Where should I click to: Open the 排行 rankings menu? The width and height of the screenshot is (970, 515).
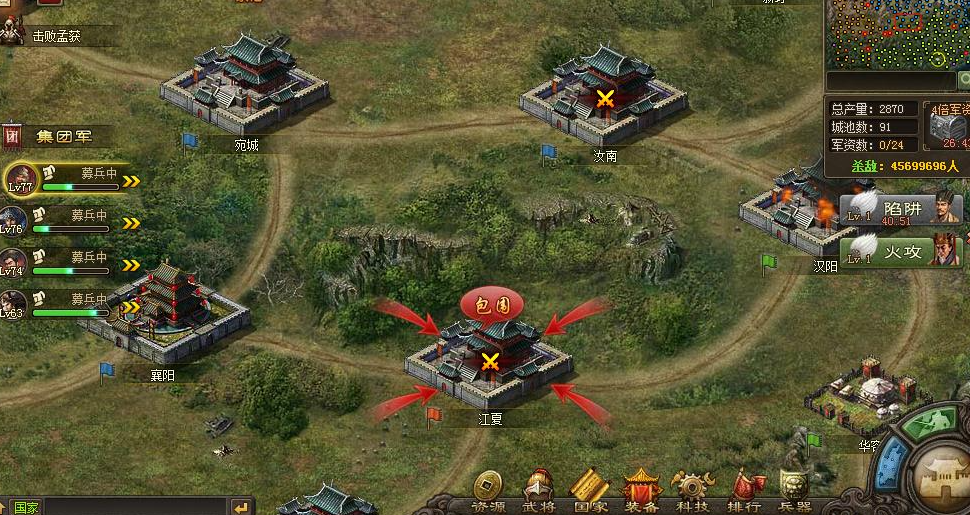click(x=744, y=490)
